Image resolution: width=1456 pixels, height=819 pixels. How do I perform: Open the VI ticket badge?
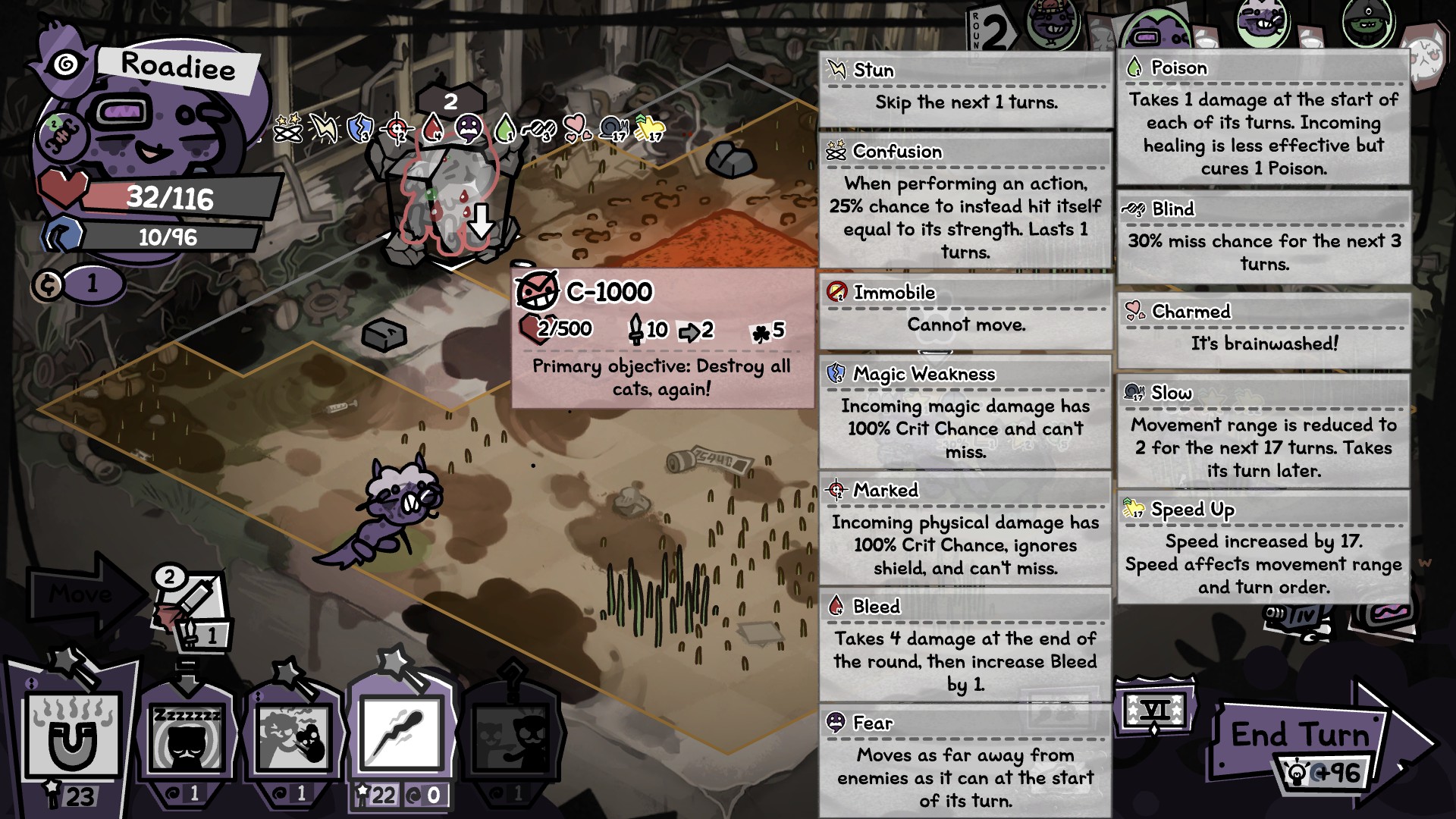[x=1154, y=711]
